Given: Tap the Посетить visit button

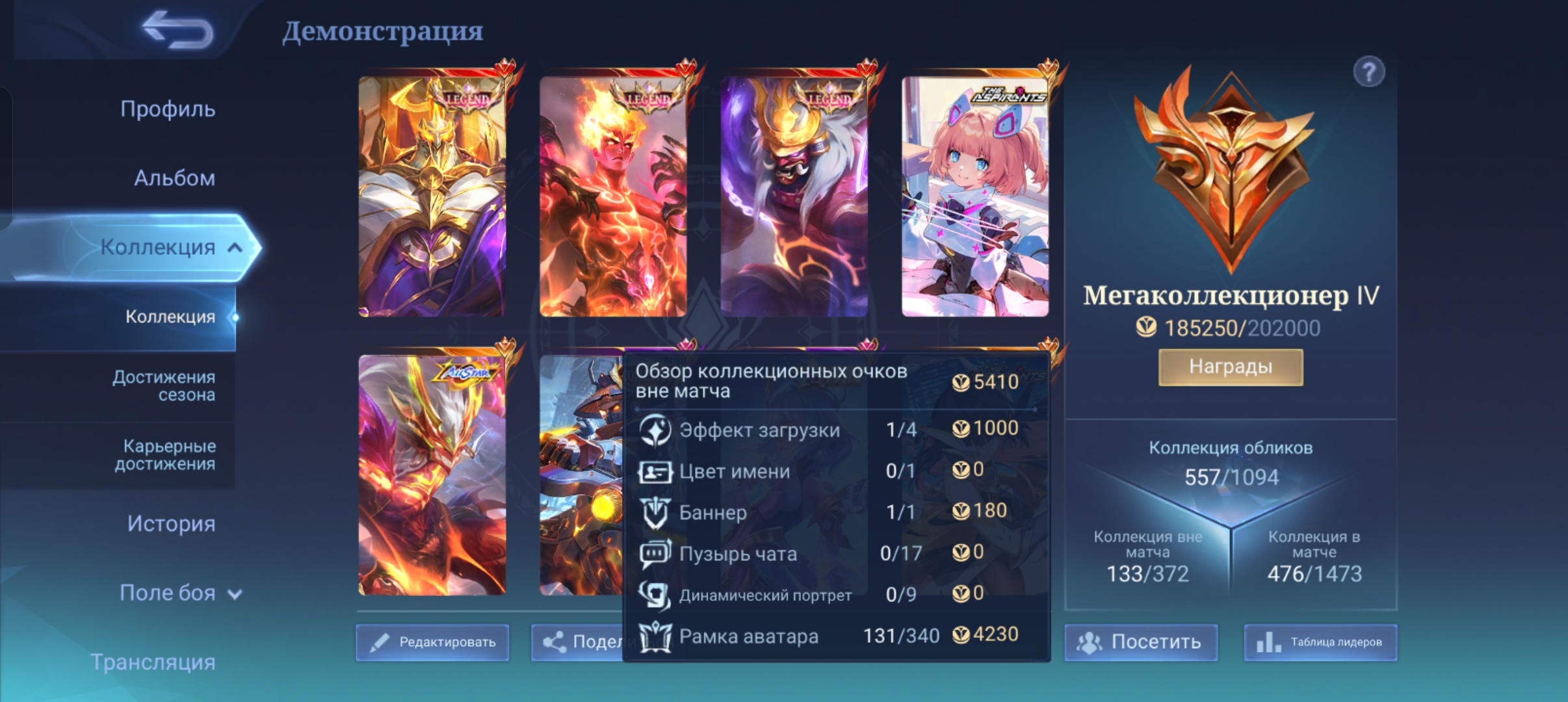Looking at the screenshot, I should tap(1140, 642).
